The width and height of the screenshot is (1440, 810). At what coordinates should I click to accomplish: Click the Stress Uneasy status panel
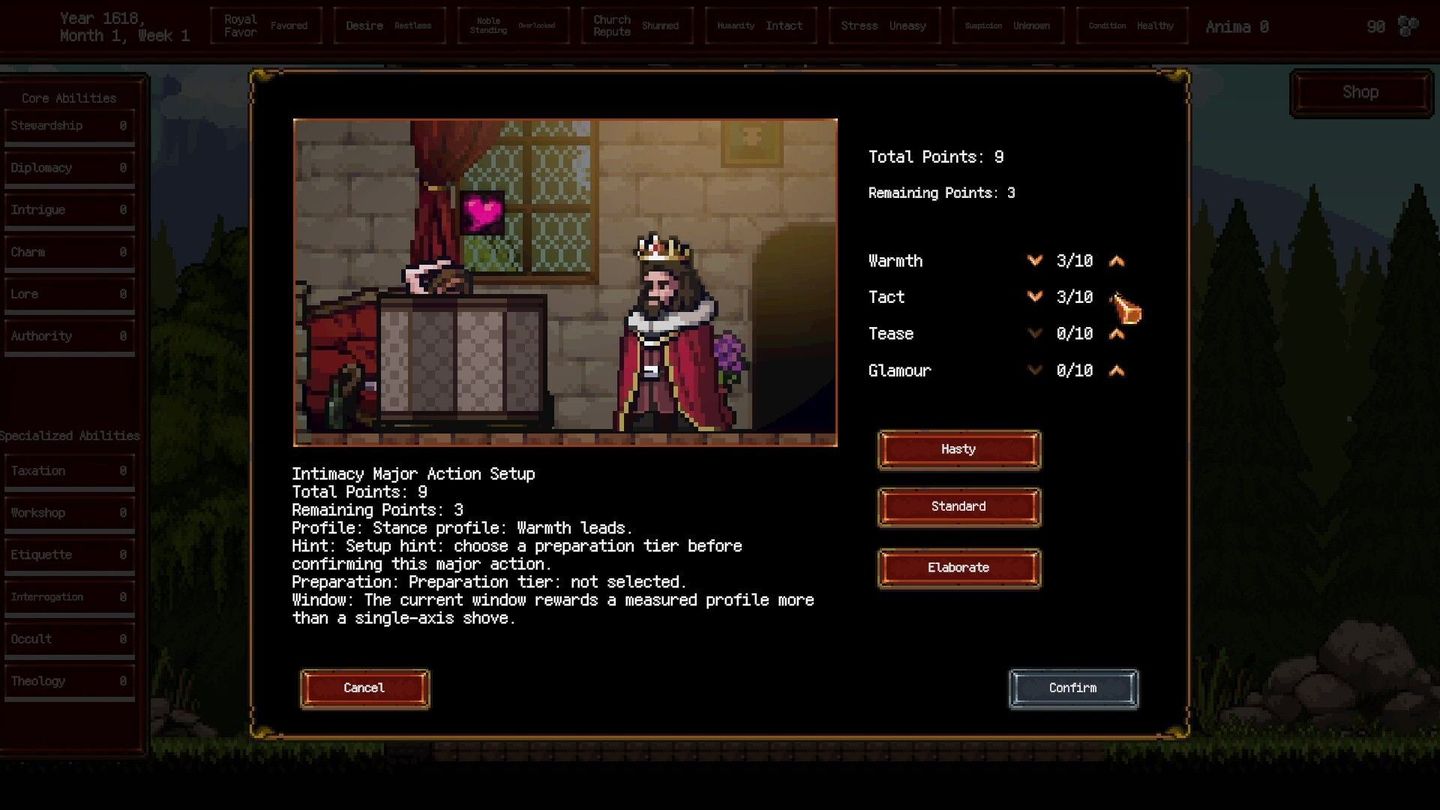pyautogui.click(x=884, y=25)
